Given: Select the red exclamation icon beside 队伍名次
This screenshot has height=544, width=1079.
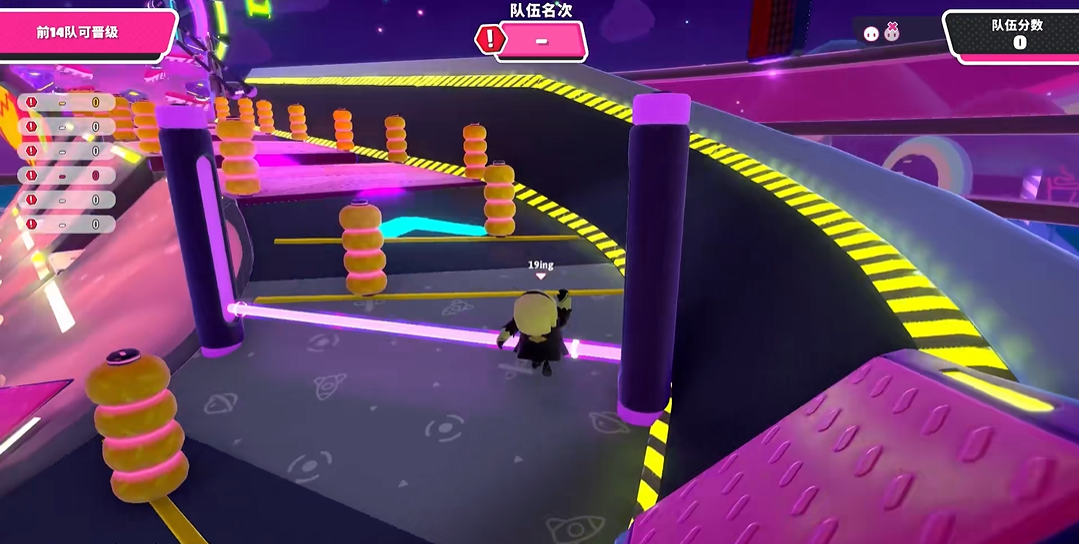Looking at the screenshot, I should coord(489,40).
